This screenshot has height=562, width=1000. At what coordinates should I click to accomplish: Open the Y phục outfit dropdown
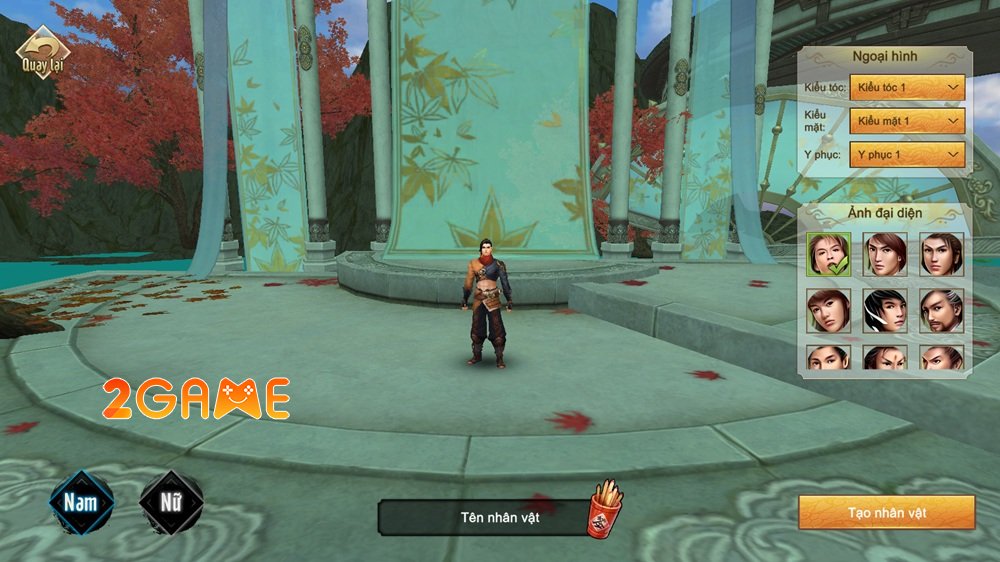tap(907, 155)
